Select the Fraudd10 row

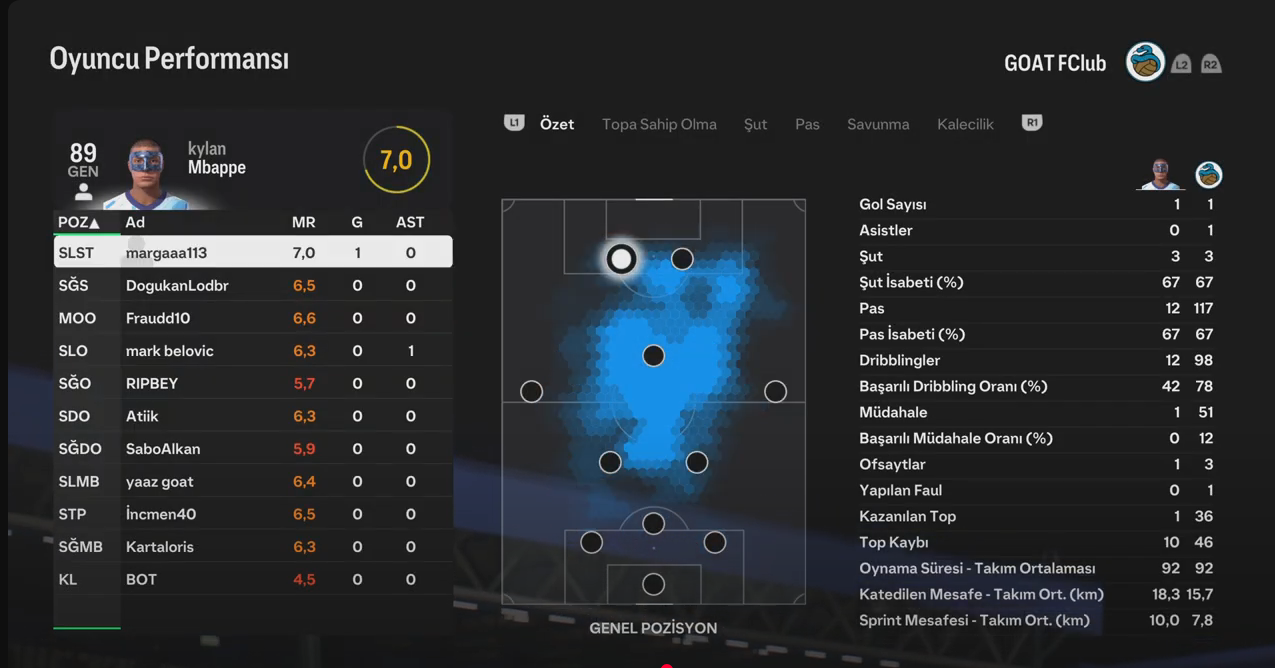[x=252, y=318]
